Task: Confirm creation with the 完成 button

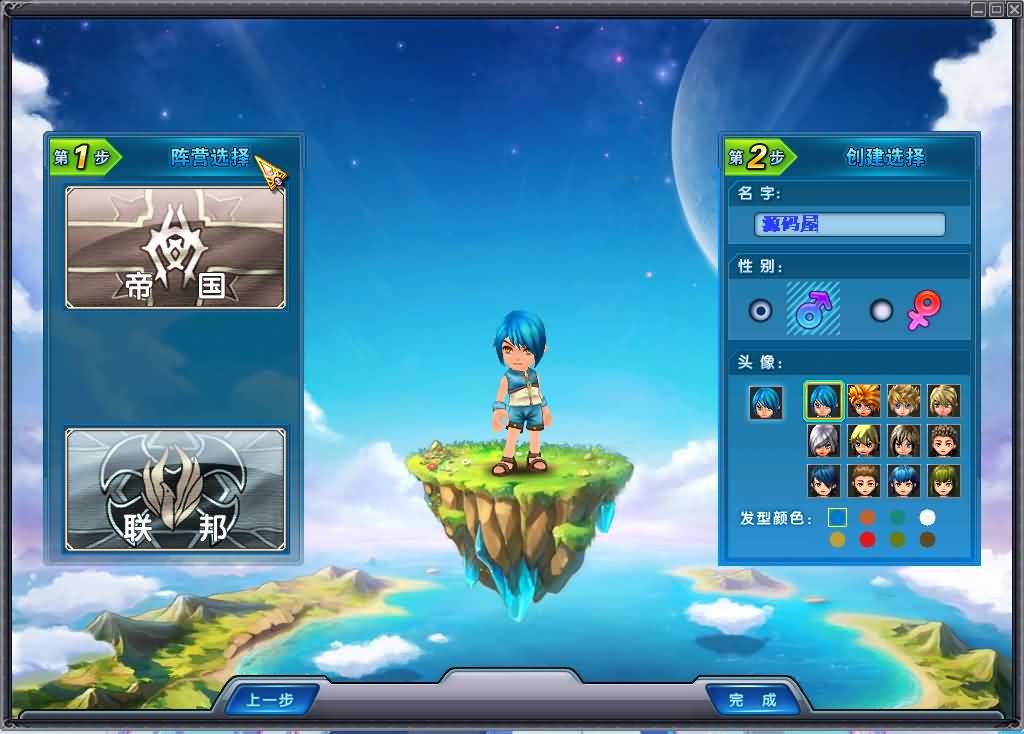Action: (x=753, y=699)
